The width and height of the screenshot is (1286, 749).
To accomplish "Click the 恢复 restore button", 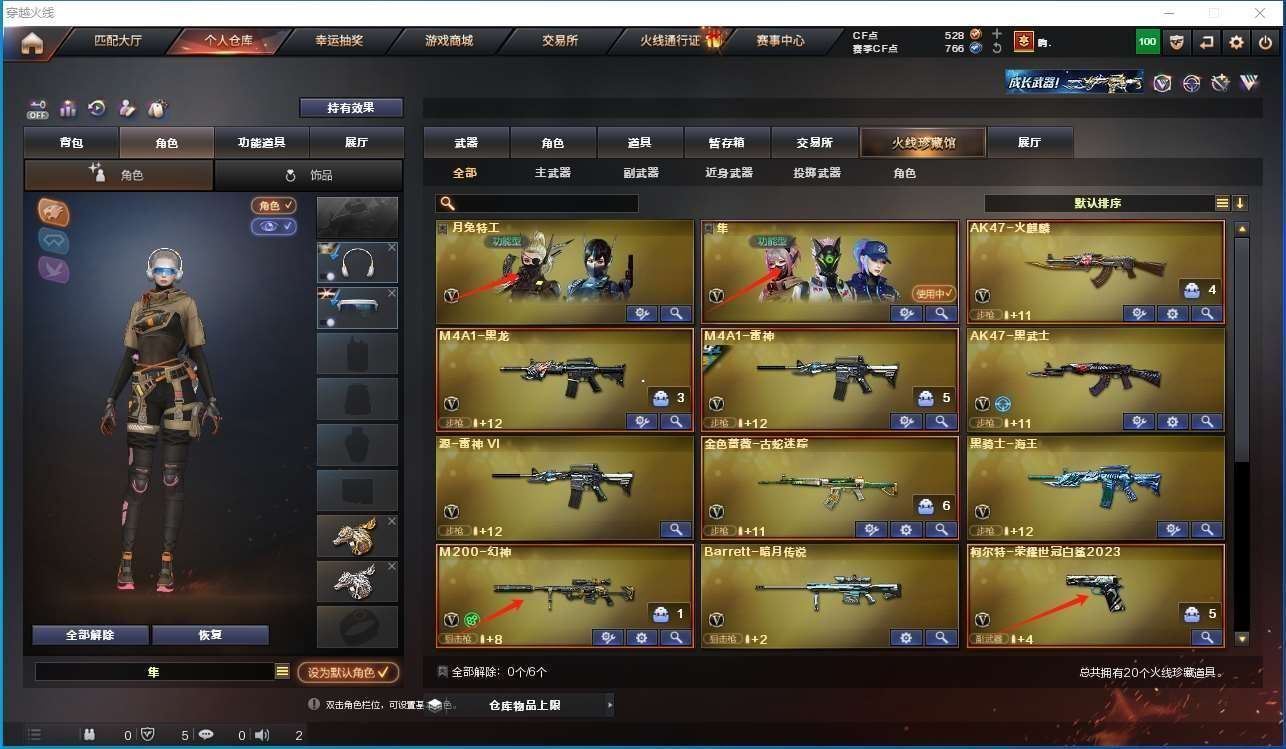I will (x=210, y=635).
